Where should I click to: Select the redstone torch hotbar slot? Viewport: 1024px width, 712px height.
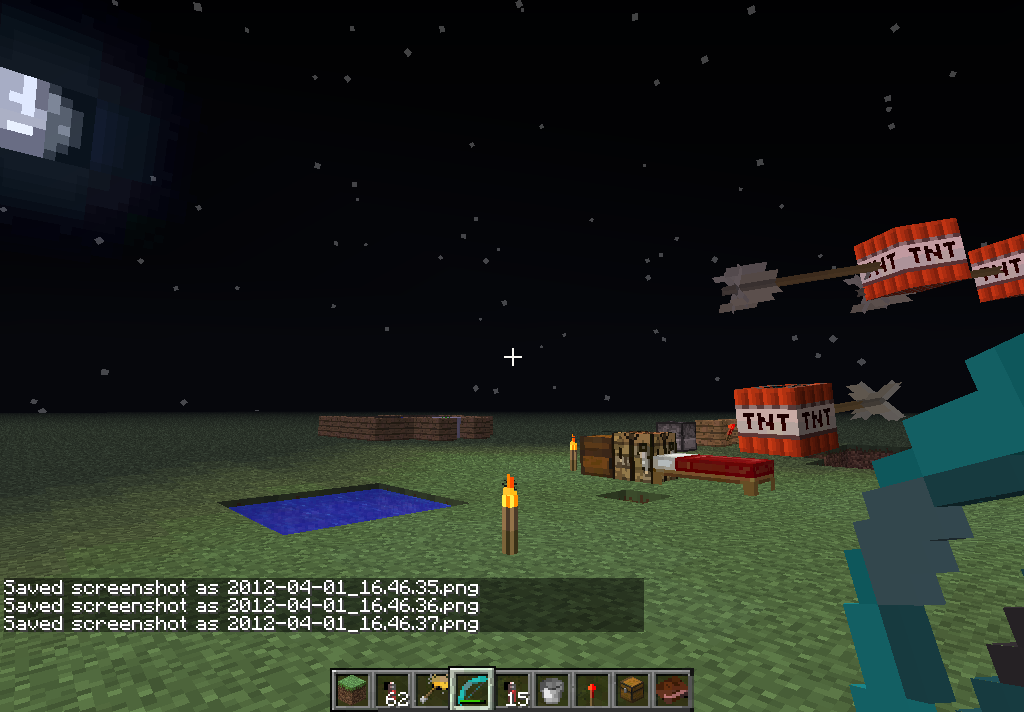(x=592, y=690)
